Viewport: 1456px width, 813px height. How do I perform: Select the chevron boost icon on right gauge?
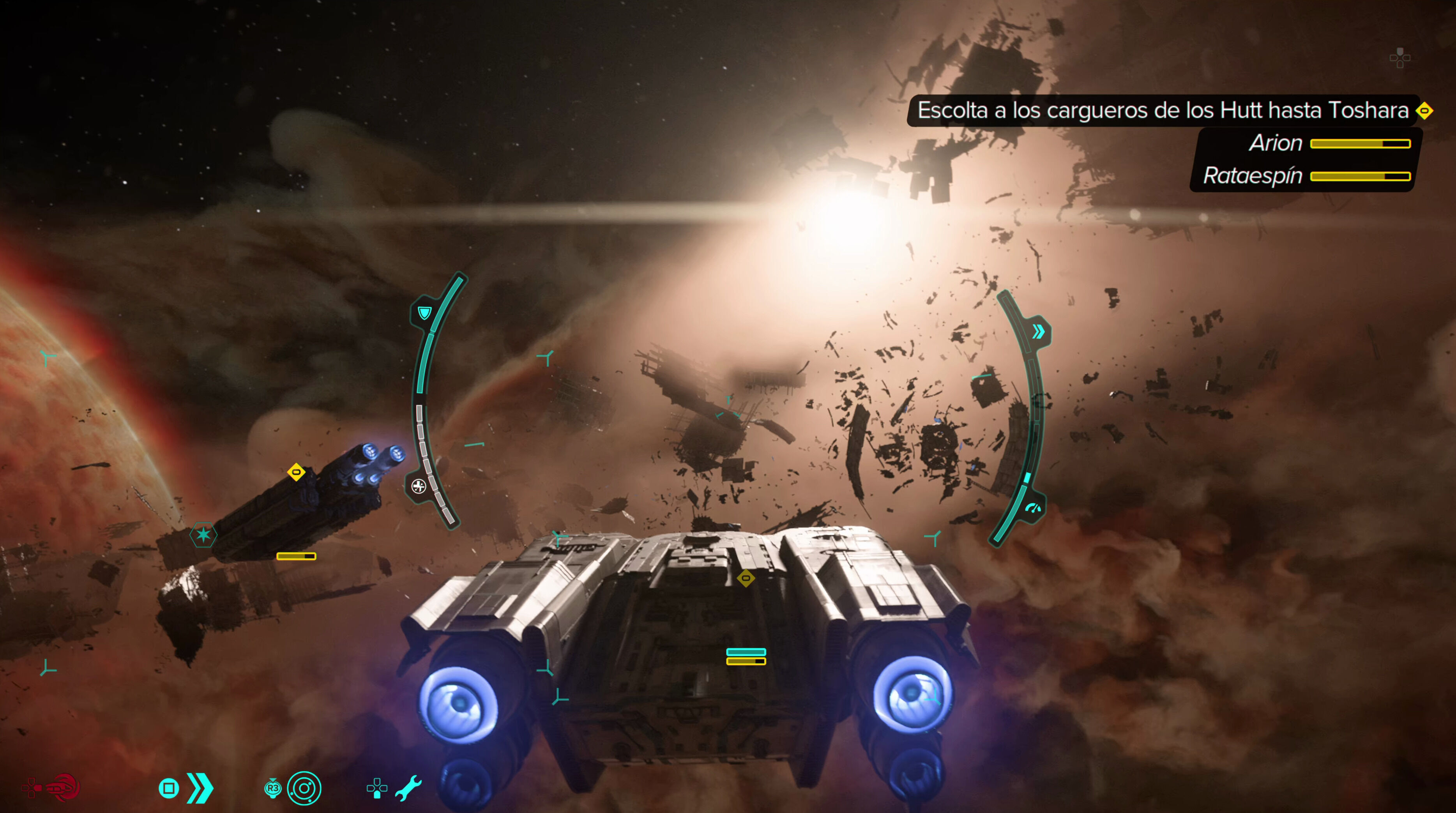1038,332
